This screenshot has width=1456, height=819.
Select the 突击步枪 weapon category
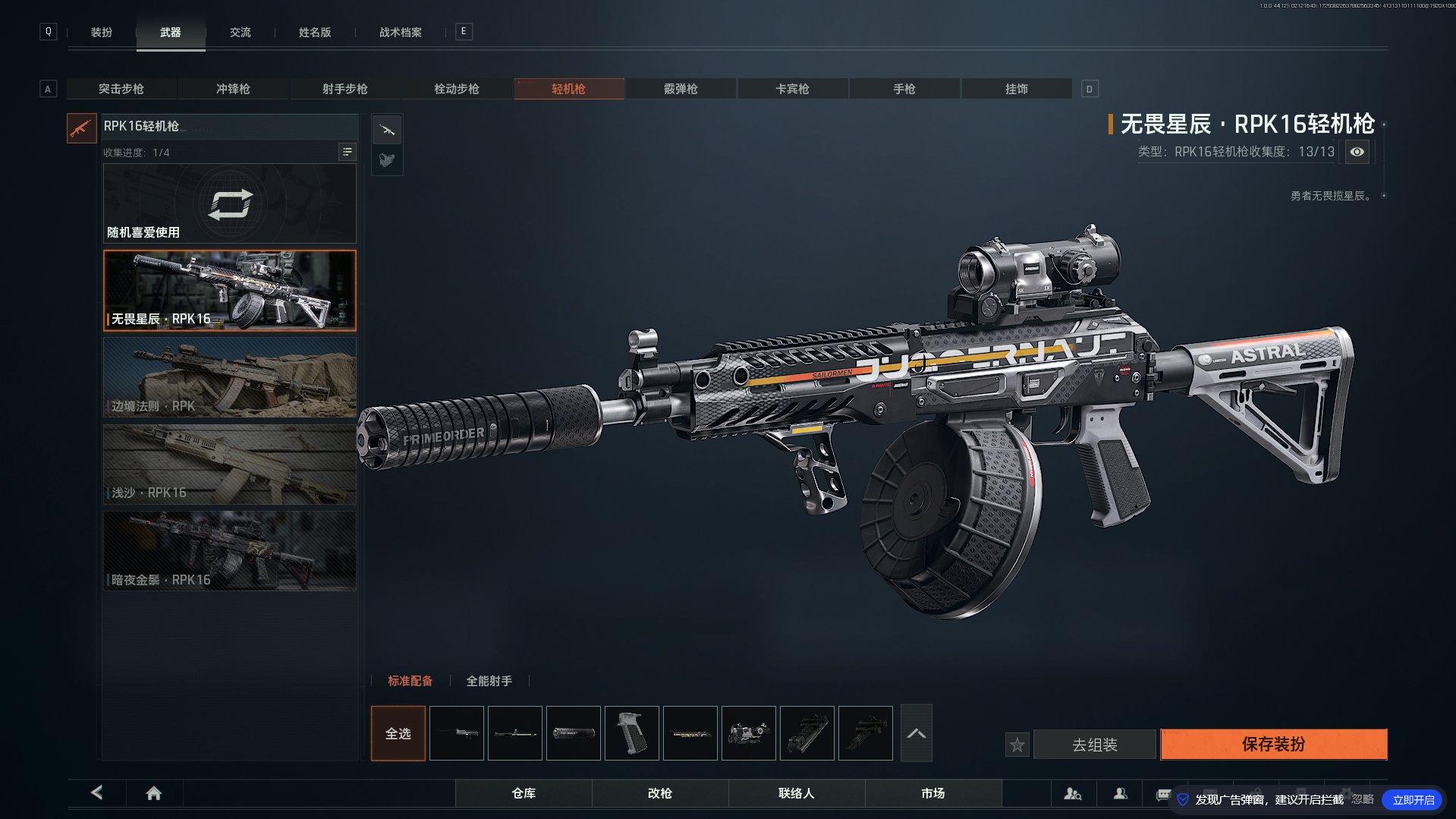click(x=121, y=89)
